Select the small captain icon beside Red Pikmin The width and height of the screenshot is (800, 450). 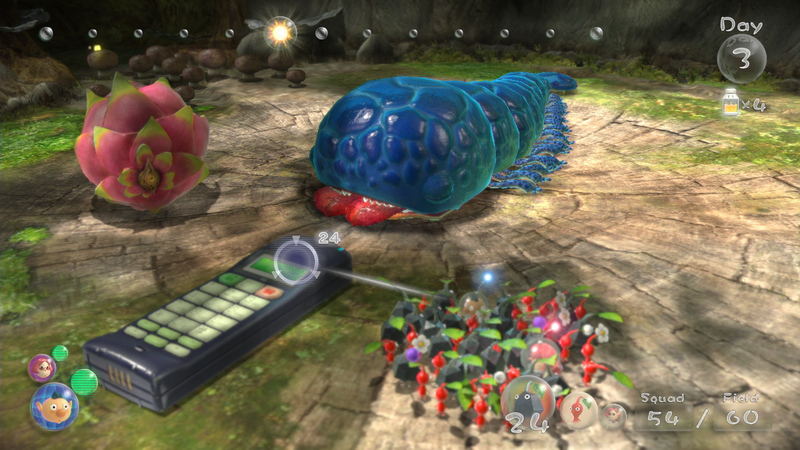coord(612,415)
